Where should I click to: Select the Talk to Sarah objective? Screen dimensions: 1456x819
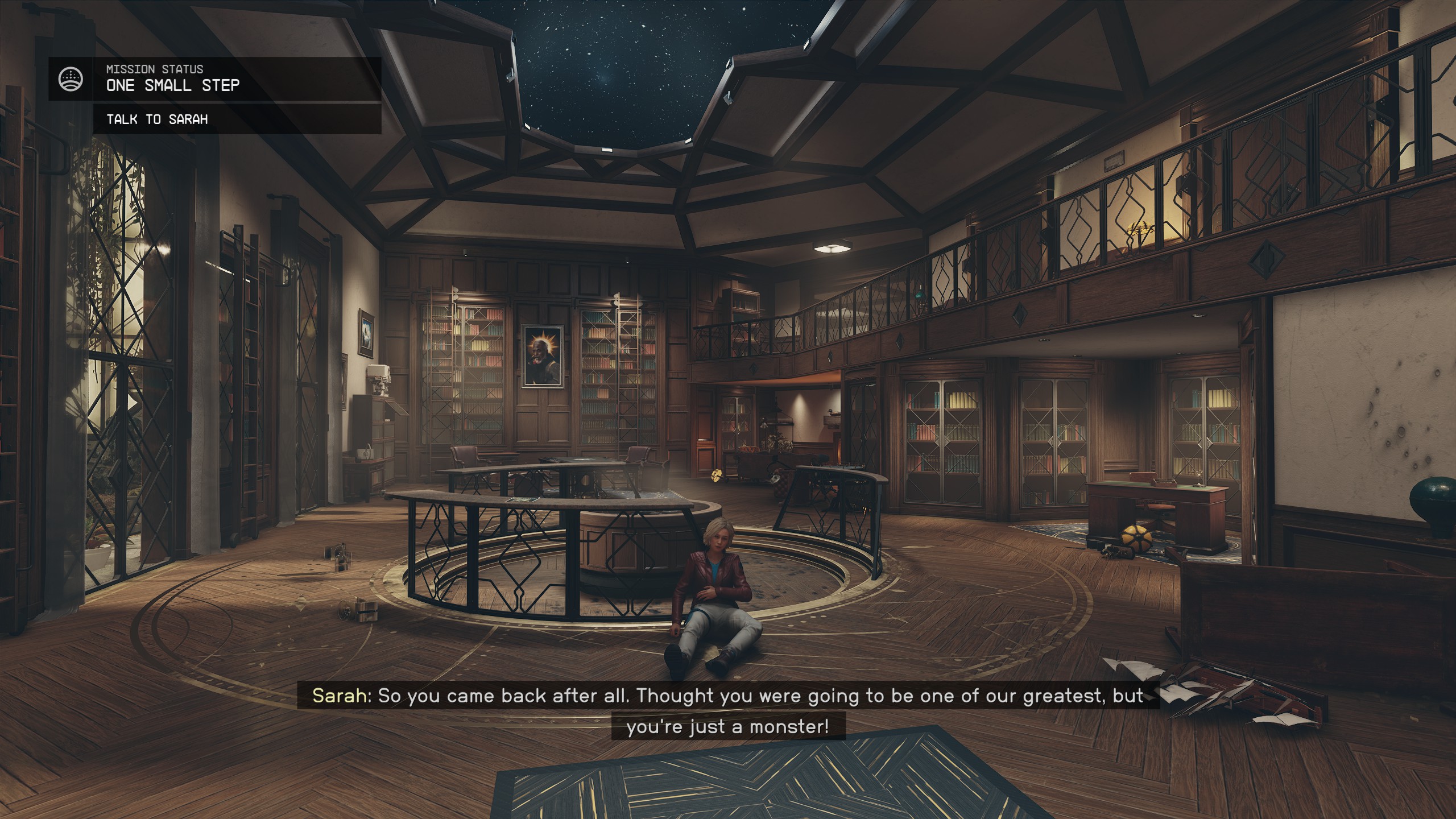tap(157, 119)
